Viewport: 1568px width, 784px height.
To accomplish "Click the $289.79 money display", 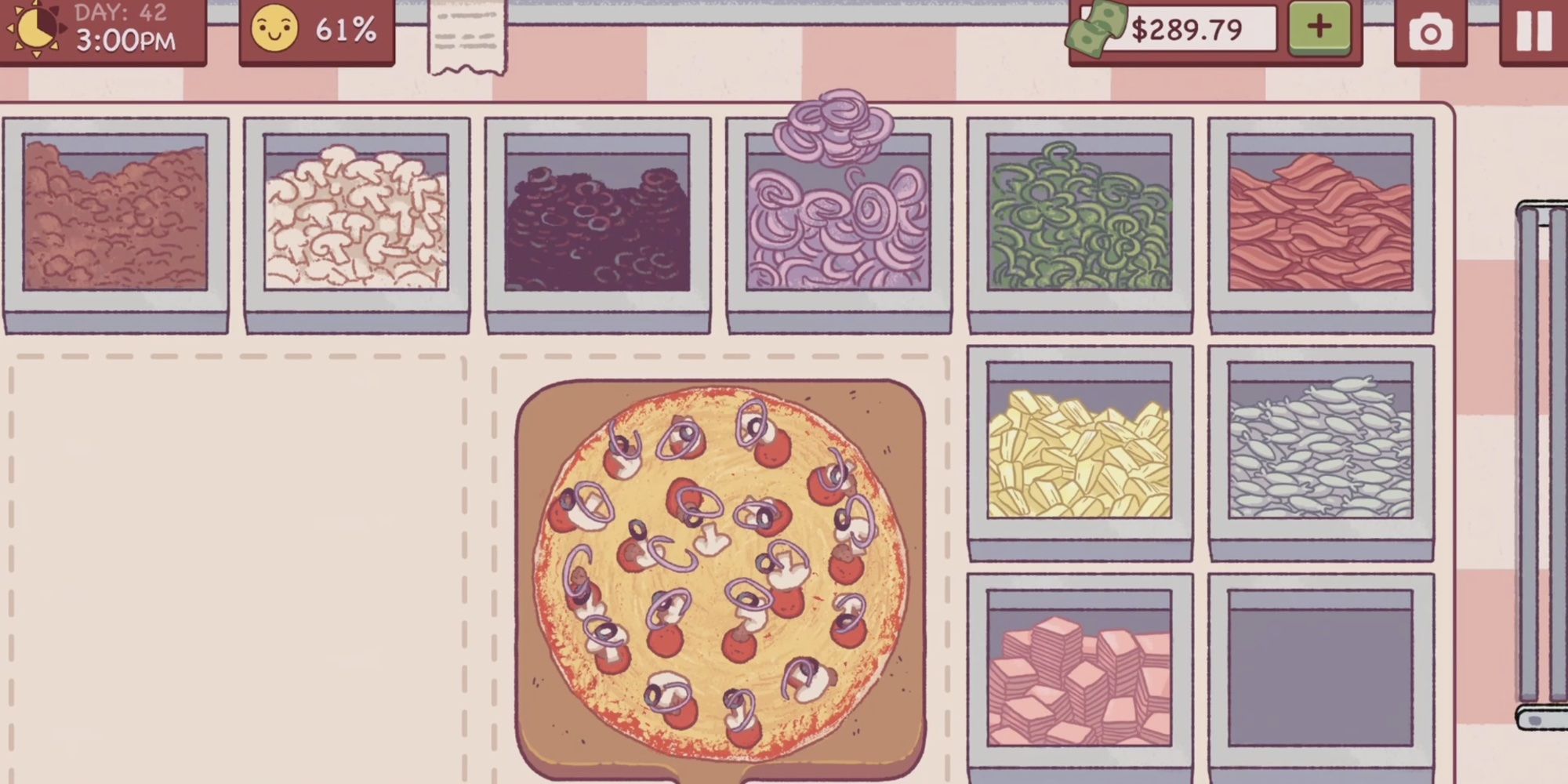I will 1186,31.
